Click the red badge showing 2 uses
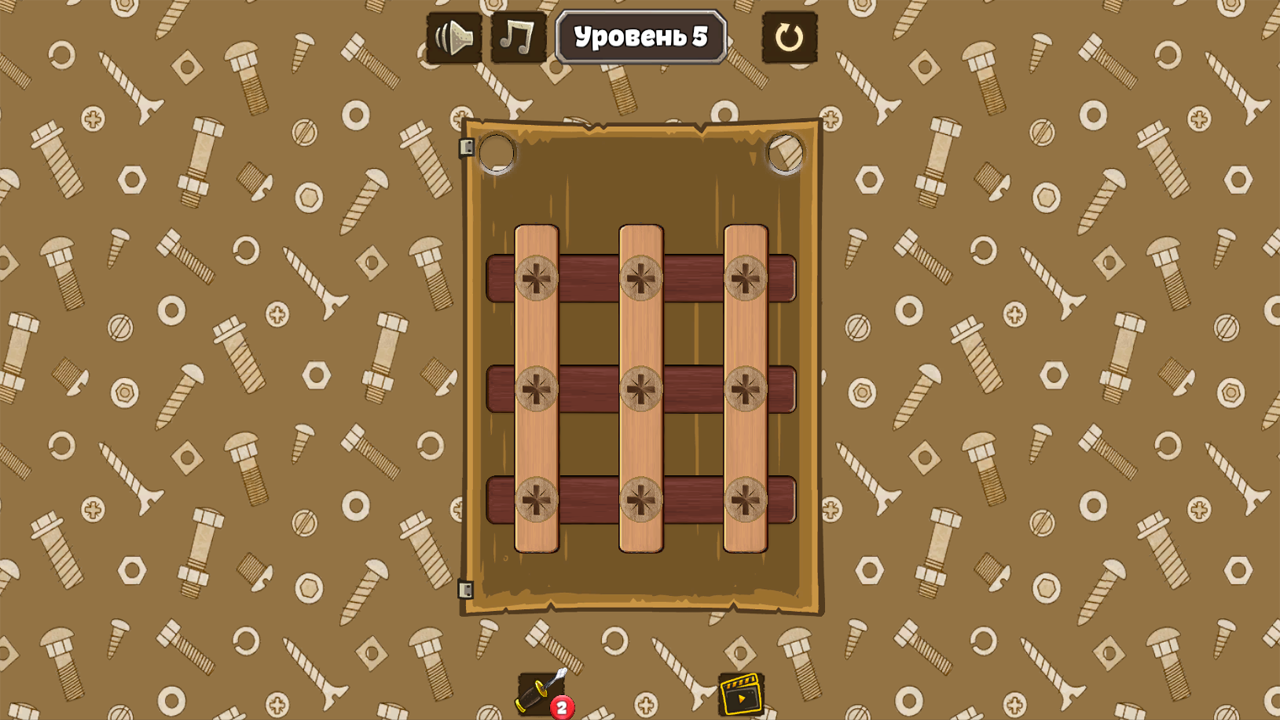Image resolution: width=1280 pixels, height=720 pixels. tap(561, 706)
